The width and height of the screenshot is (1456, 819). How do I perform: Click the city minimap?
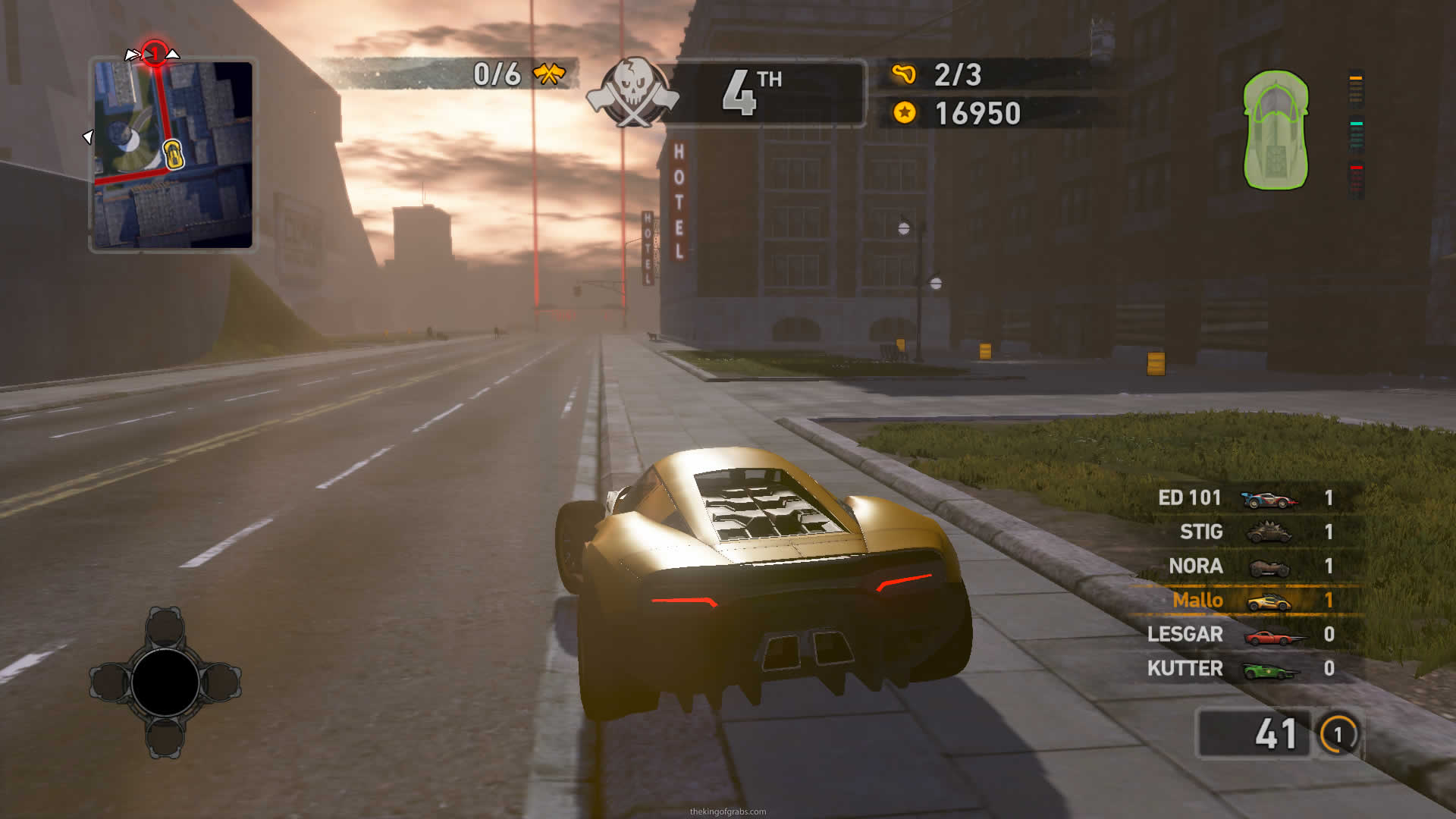click(173, 155)
